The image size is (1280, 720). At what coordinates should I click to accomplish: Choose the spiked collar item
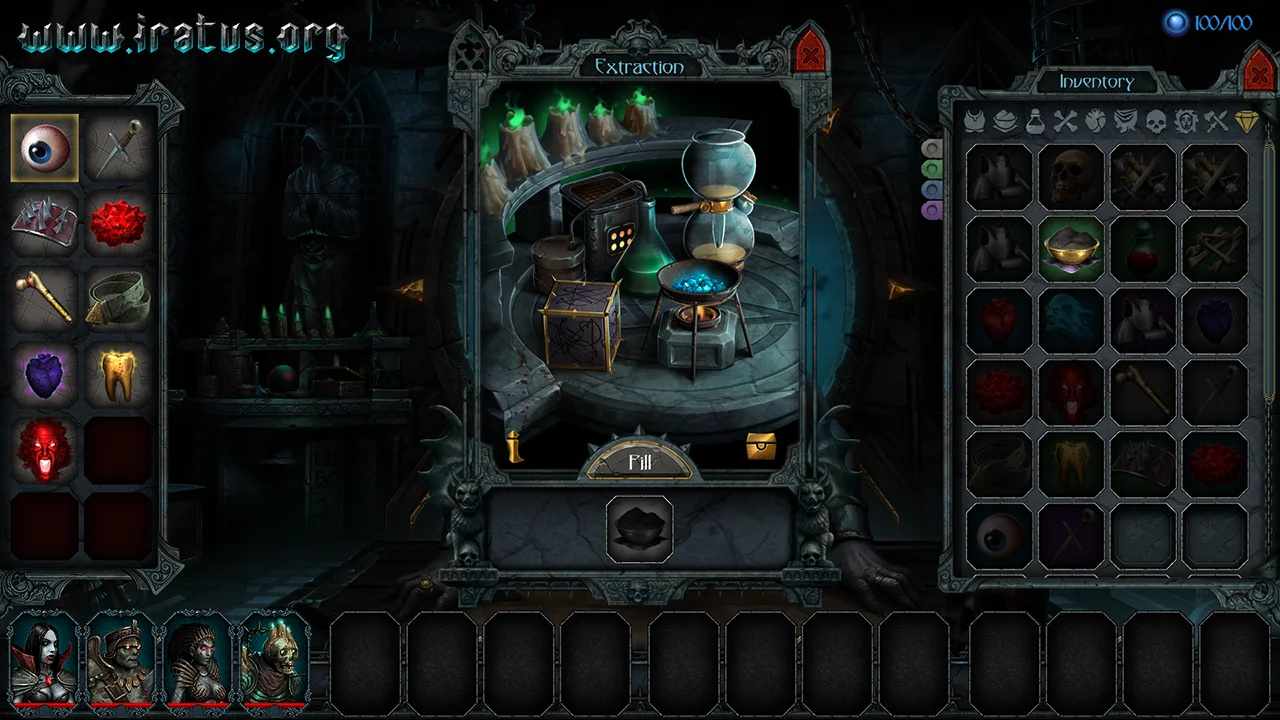coord(45,223)
